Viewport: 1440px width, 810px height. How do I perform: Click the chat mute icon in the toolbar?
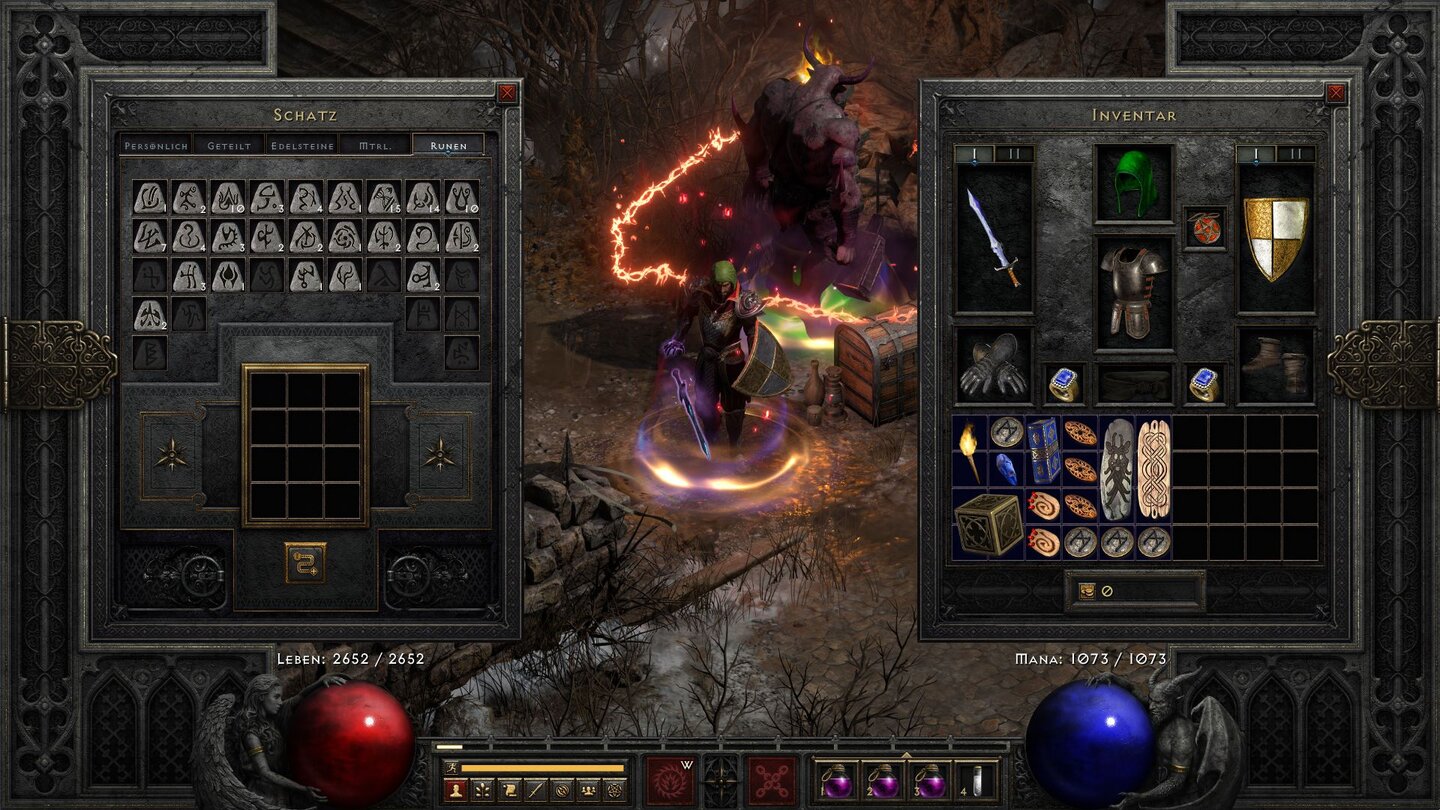point(562,790)
